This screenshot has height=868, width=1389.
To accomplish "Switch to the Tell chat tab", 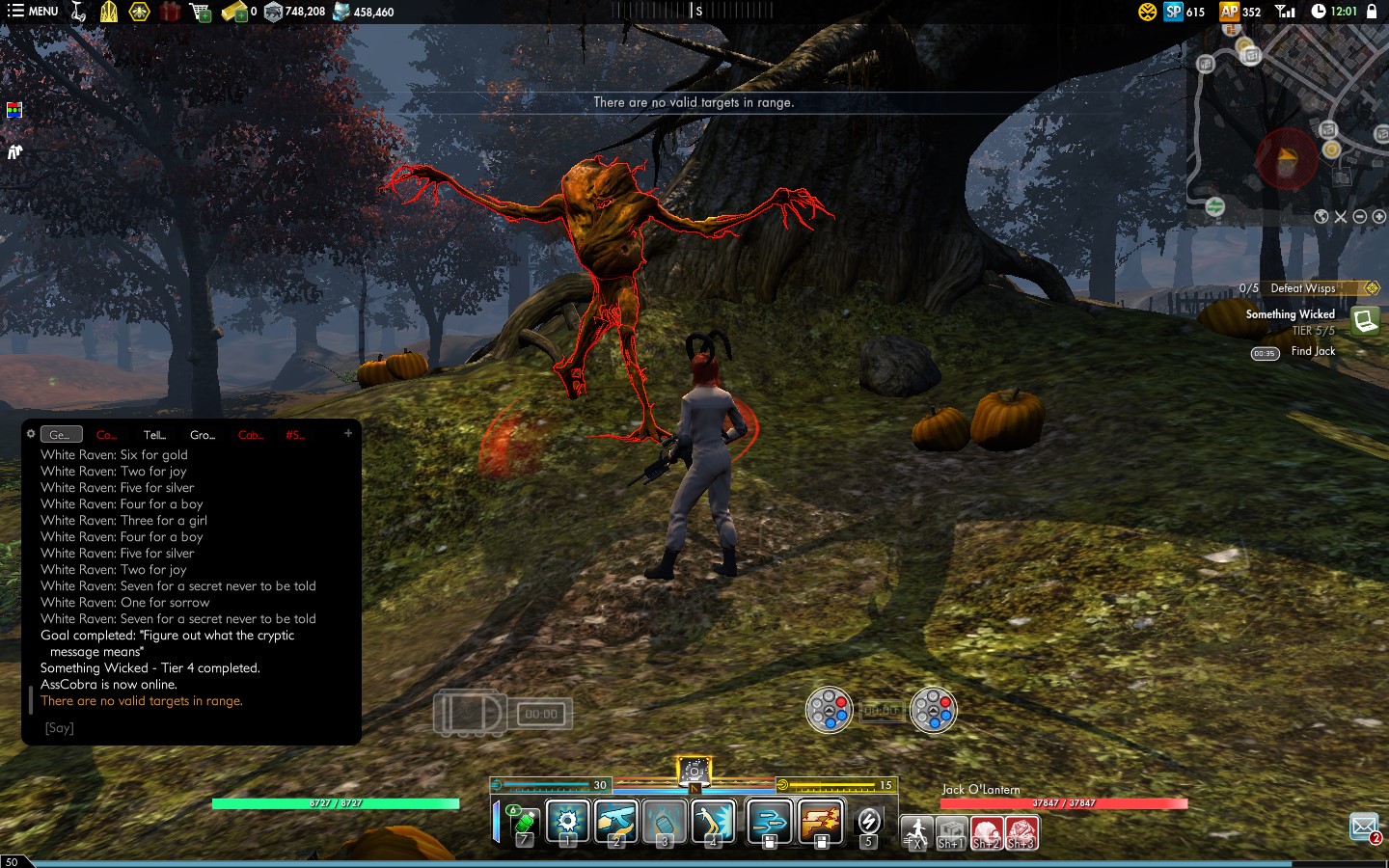I will [154, 435].
